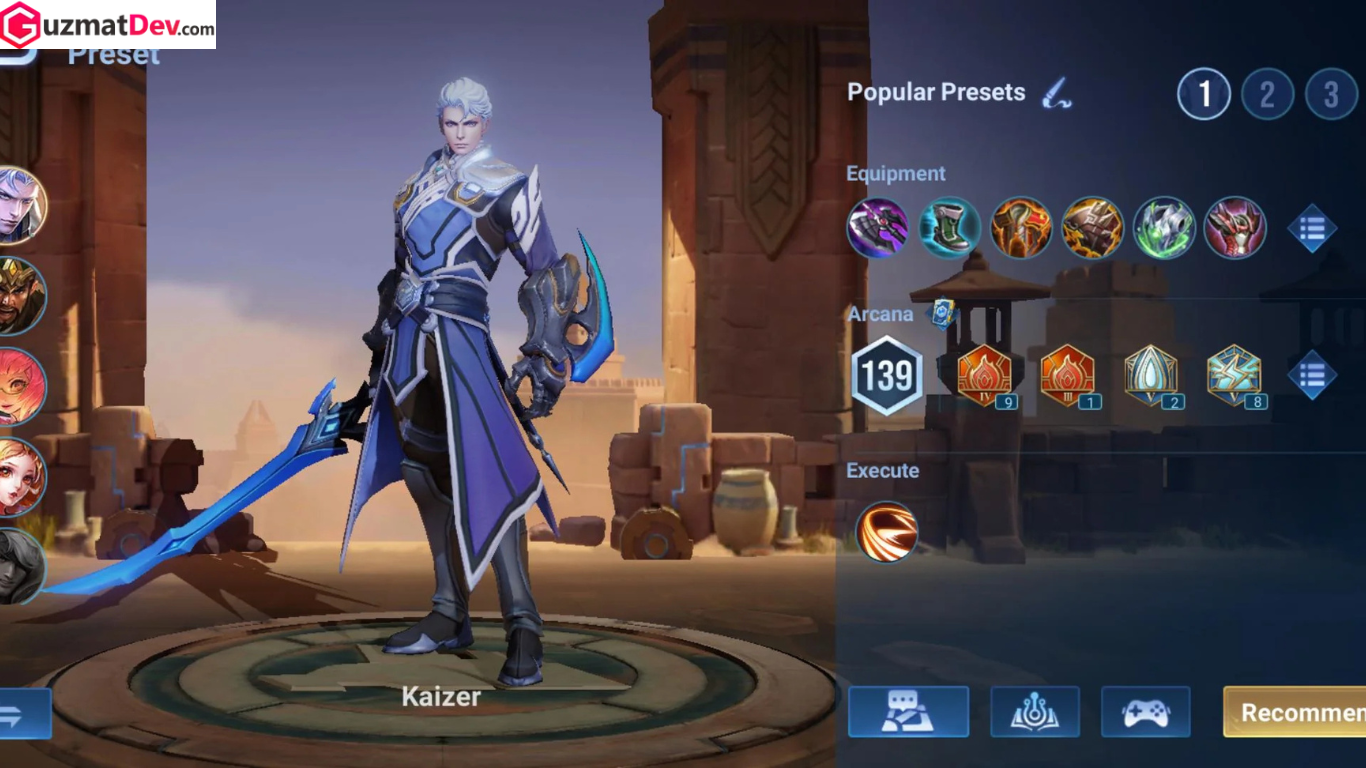
Task: Select the blue teardrop arcana
Action: 1151,376
